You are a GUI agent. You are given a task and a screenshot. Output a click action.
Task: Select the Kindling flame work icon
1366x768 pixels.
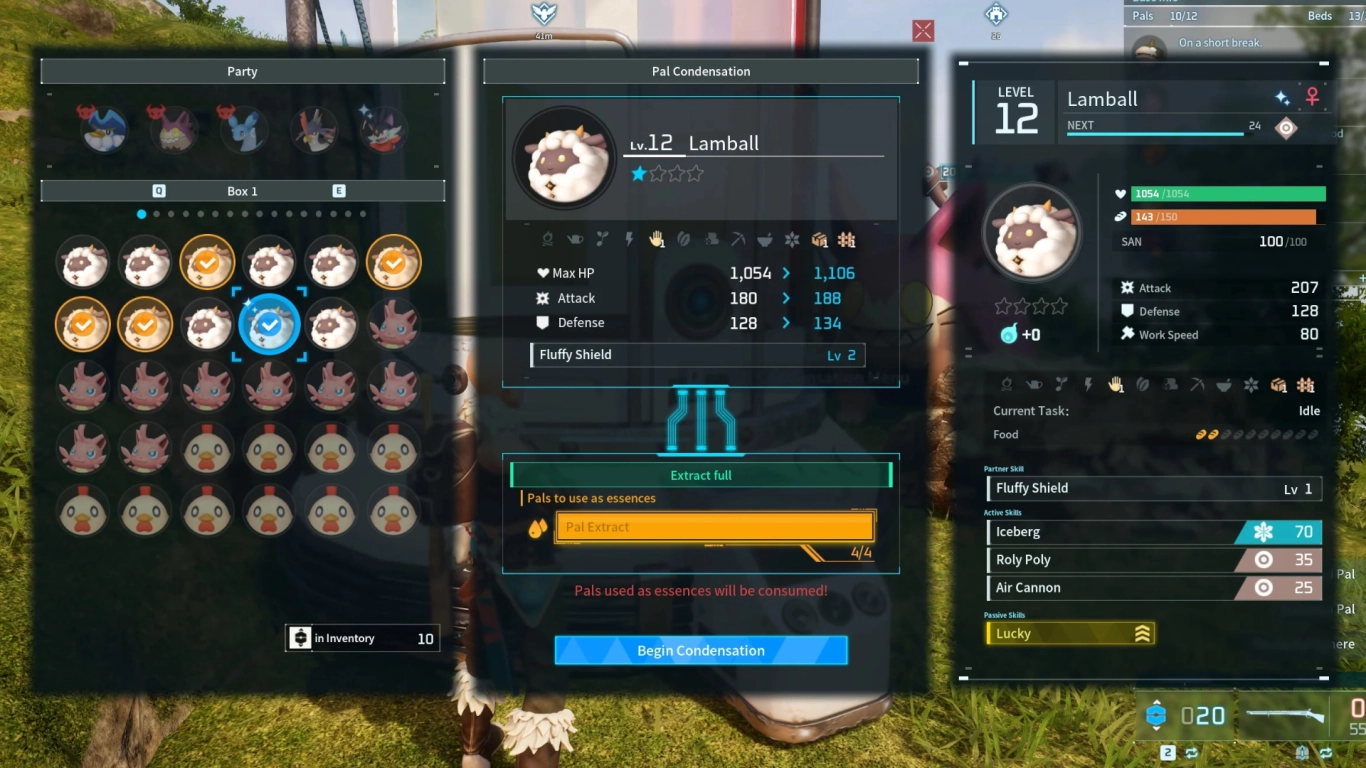point(548,239)
